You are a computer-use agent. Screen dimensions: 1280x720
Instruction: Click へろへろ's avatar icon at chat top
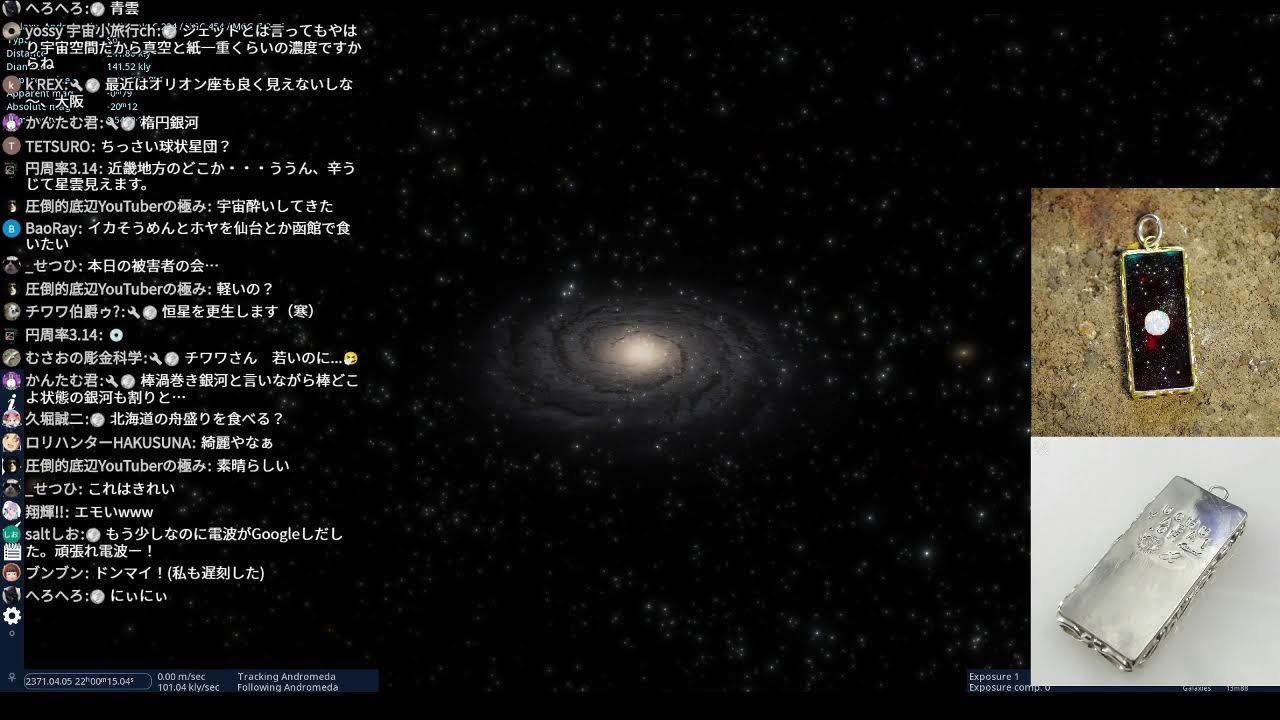point(10,8)
